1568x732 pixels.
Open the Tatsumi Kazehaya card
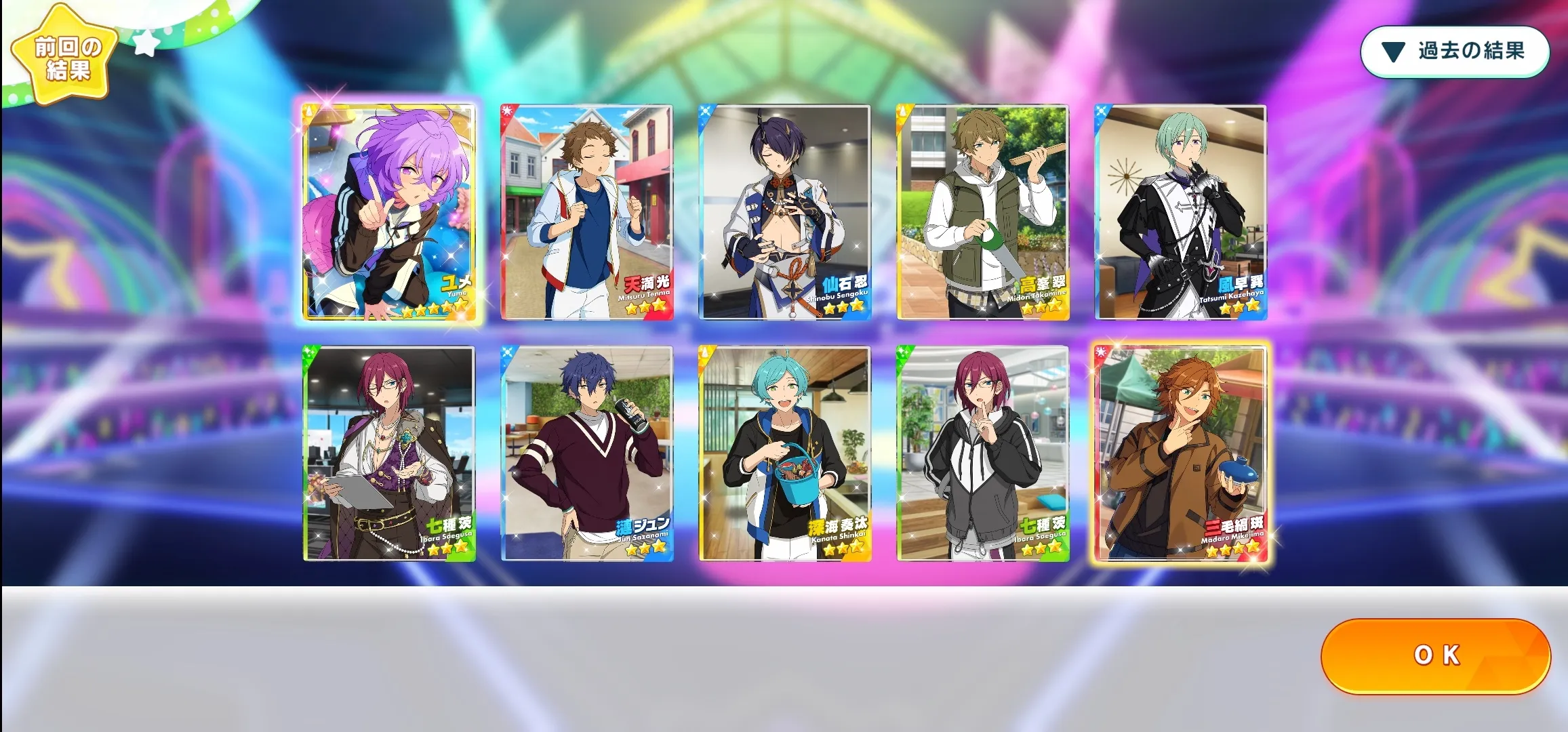[1180, 212]
